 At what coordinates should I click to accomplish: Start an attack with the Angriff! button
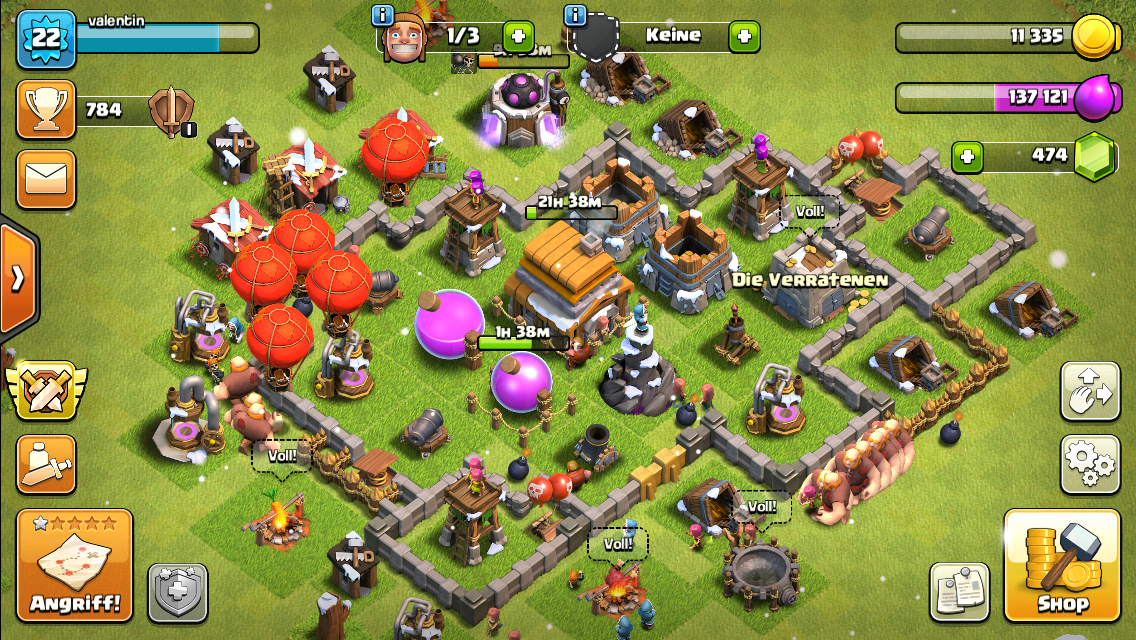pyautogui.click(x=74, y=565)
